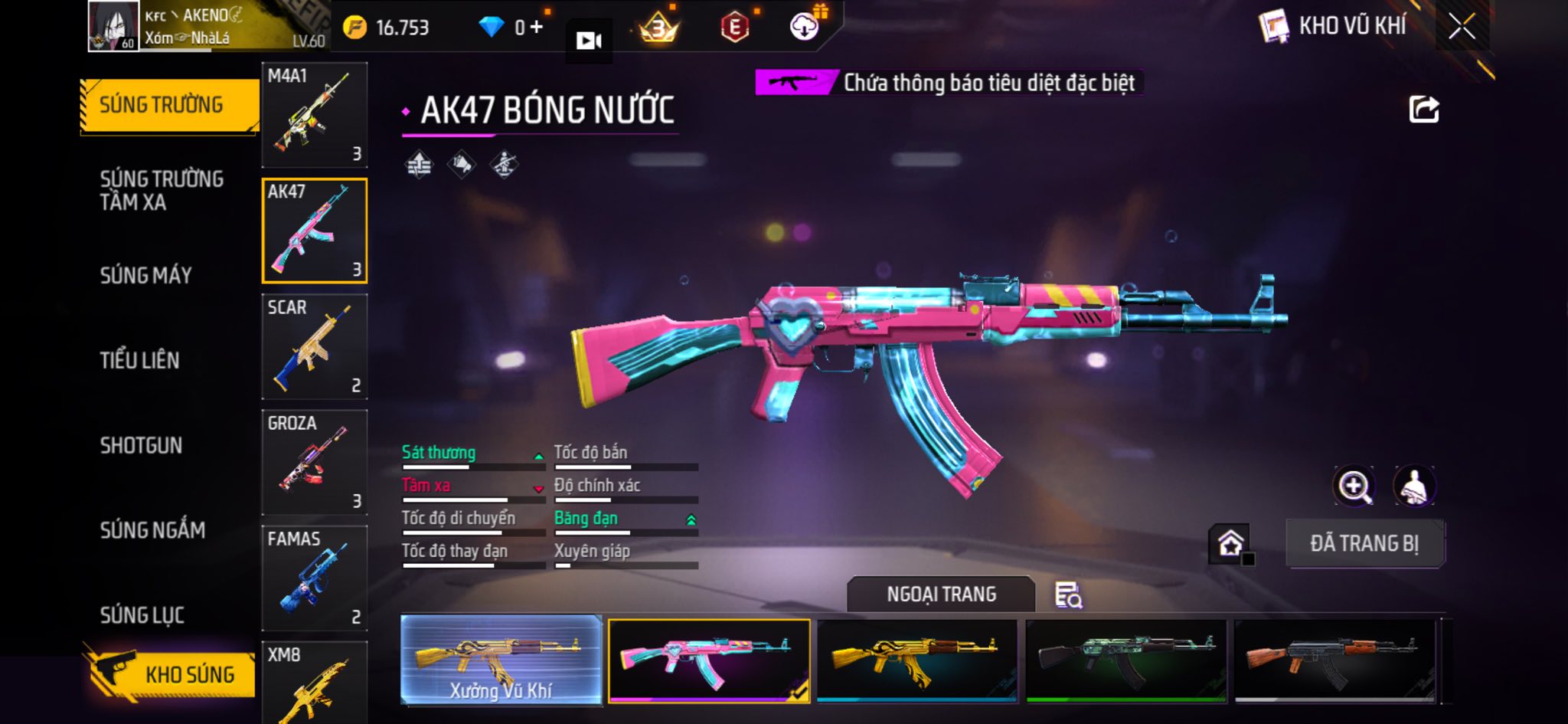This screenshot has height=724, width=1568.
Task: Select the wooden default AK47 skin
Action: [x=1334, y=659]
